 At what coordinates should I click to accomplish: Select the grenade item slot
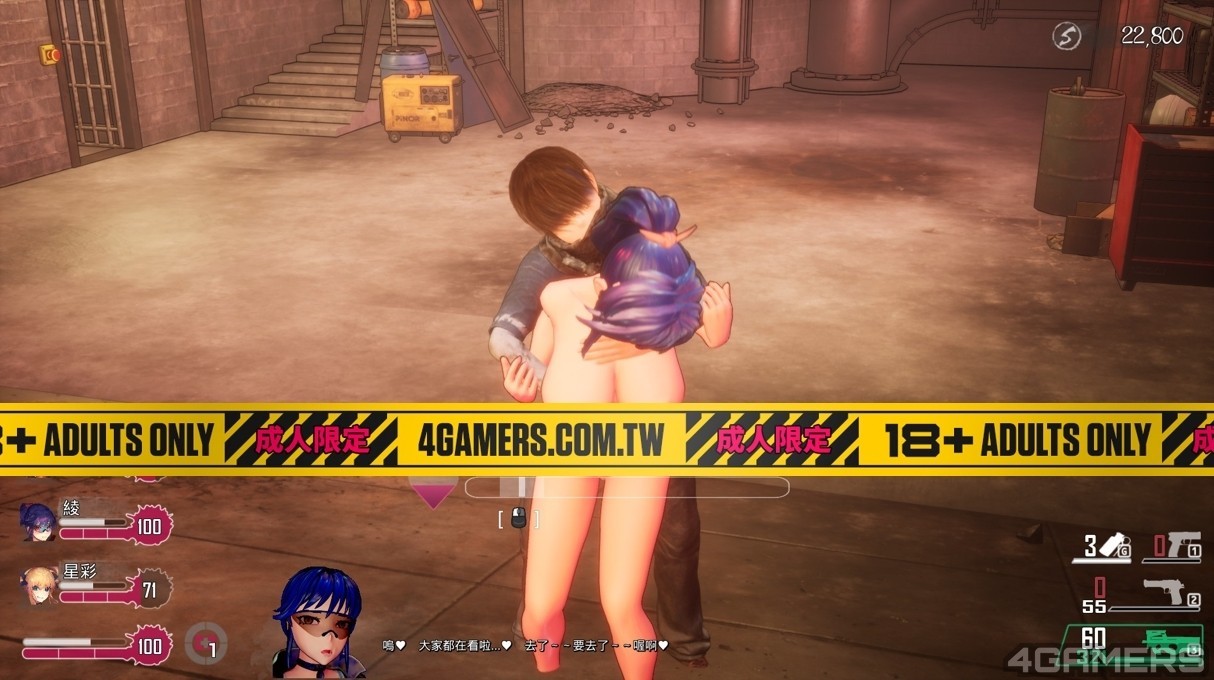(1111, 546)
